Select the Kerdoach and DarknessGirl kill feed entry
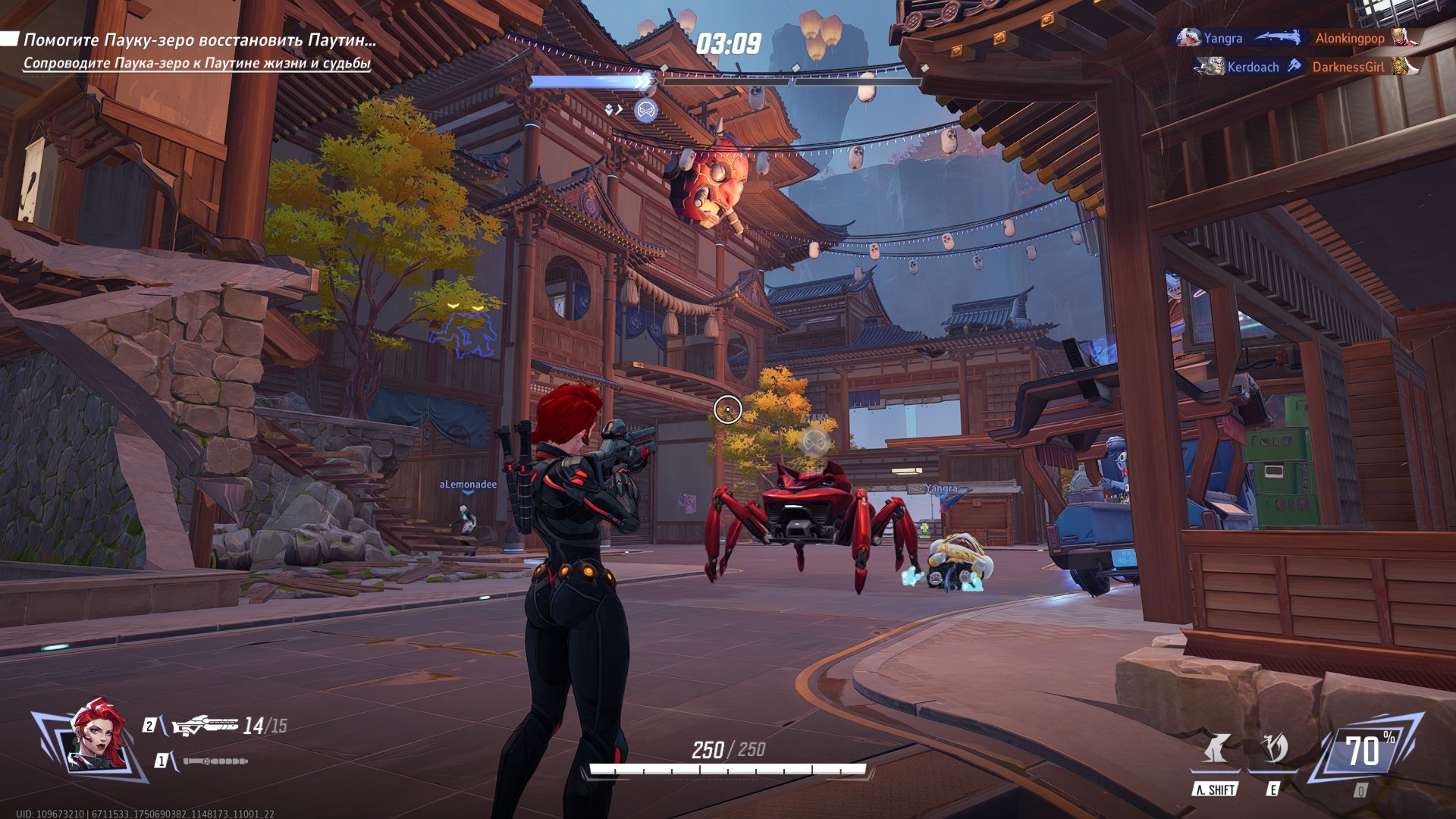This screenshot has width=1456, height=819. (x=1305, y=67)
